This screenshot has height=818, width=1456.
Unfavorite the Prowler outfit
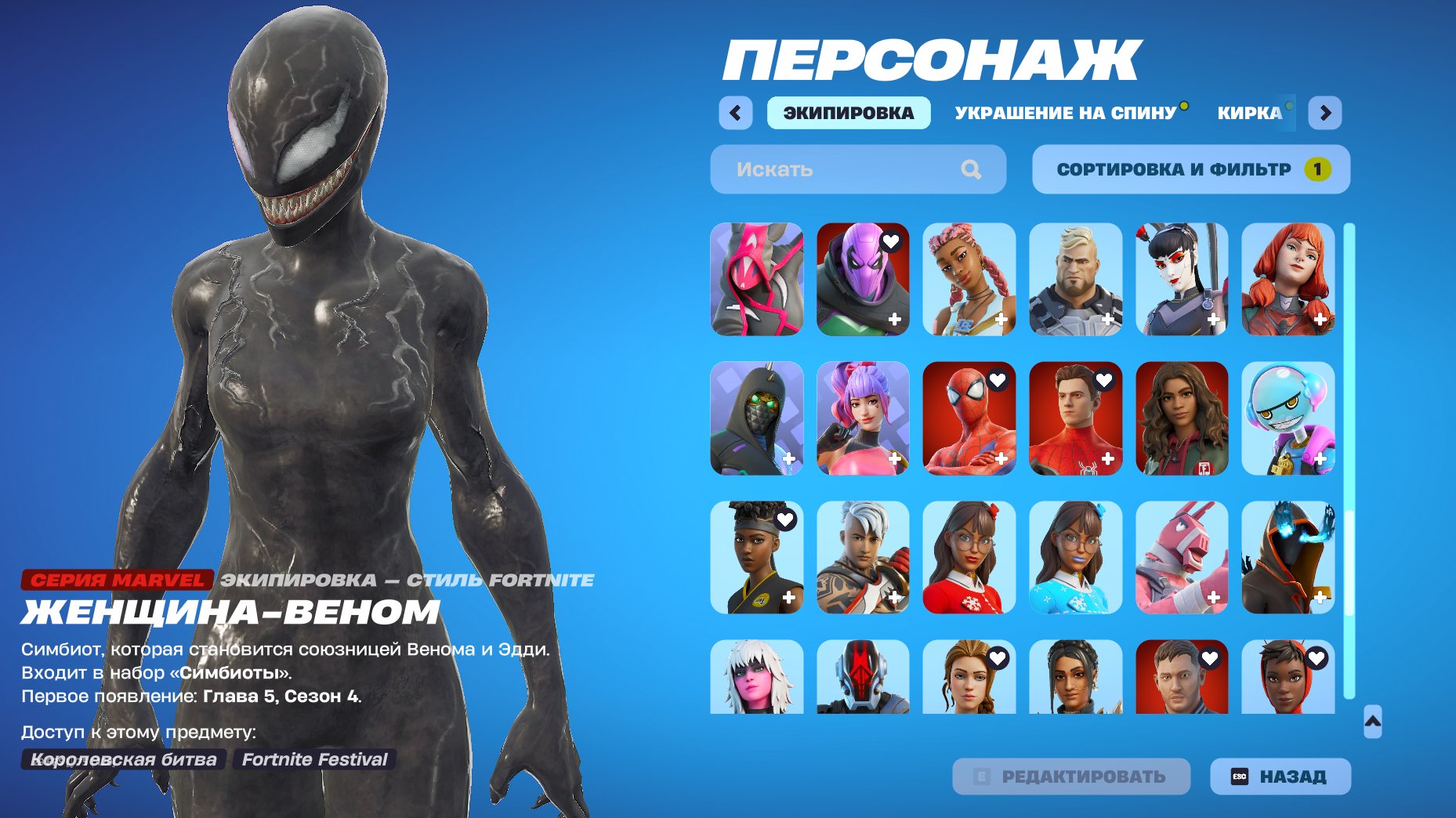pyautogui.click(x=890, y=242)
